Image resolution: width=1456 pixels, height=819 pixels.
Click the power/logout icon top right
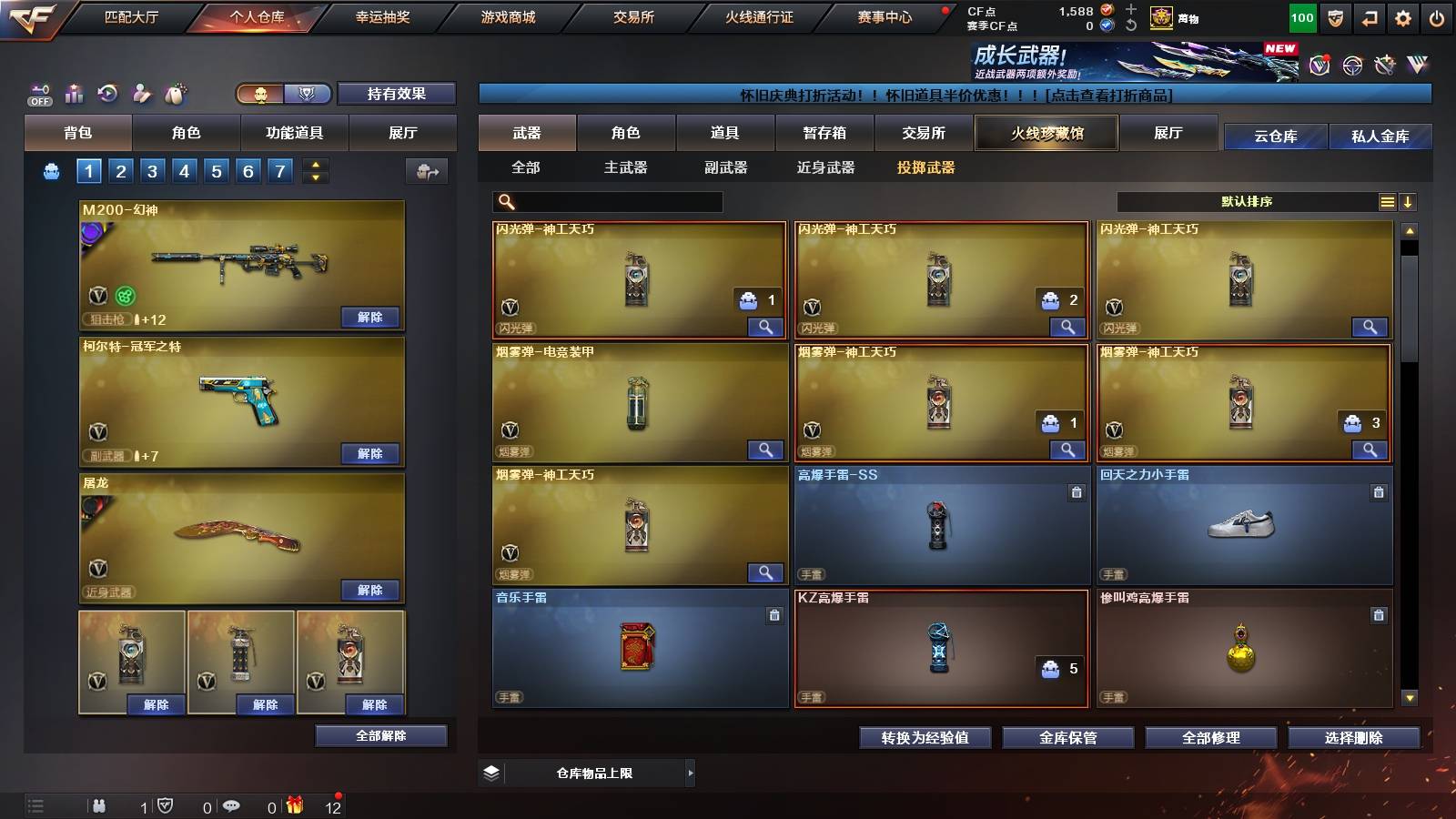(x=1438, y=17)
